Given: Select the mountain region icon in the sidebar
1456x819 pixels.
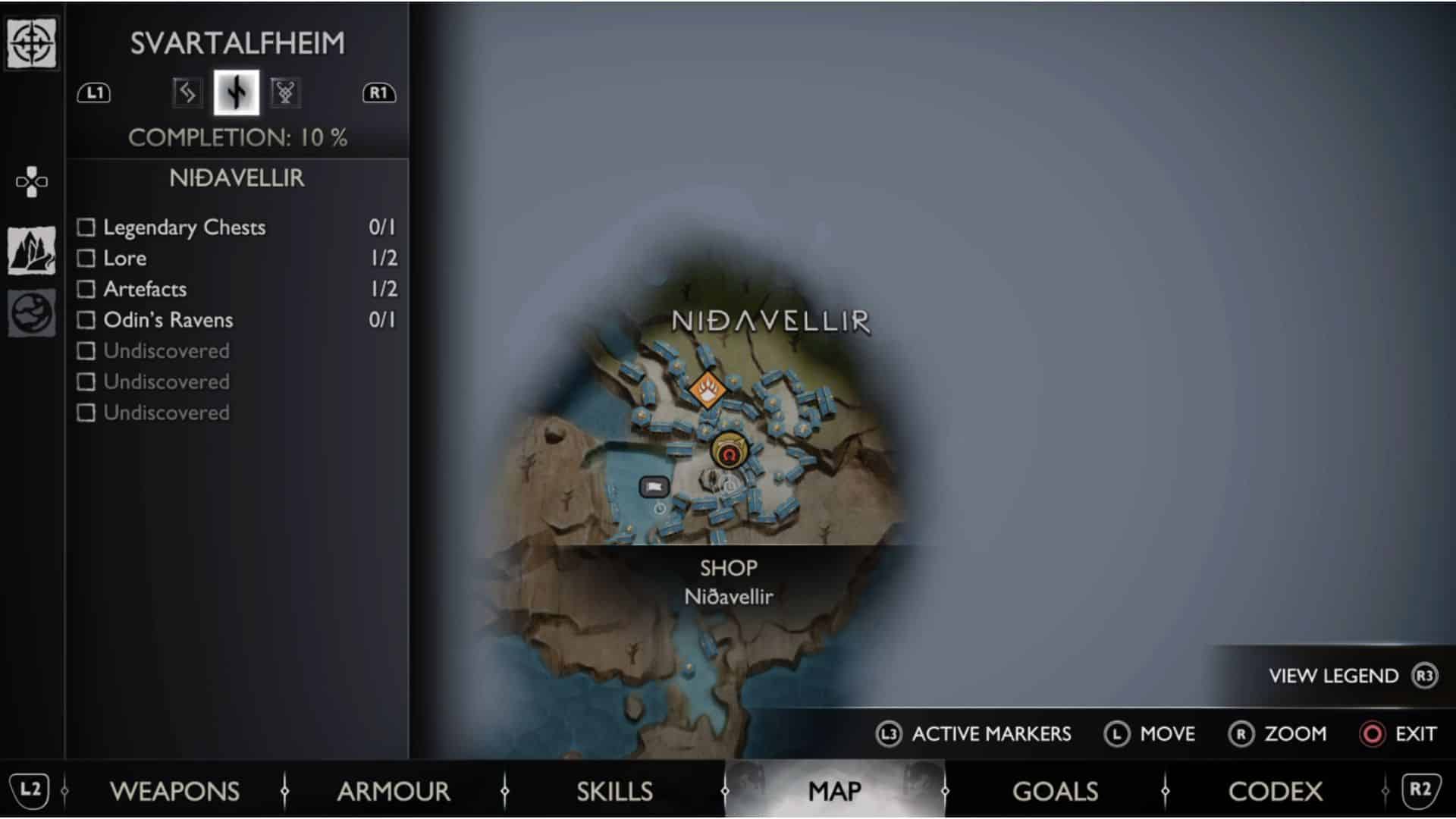Looking at the screenshot, I should pyautogui.click(x=31, y=250).
